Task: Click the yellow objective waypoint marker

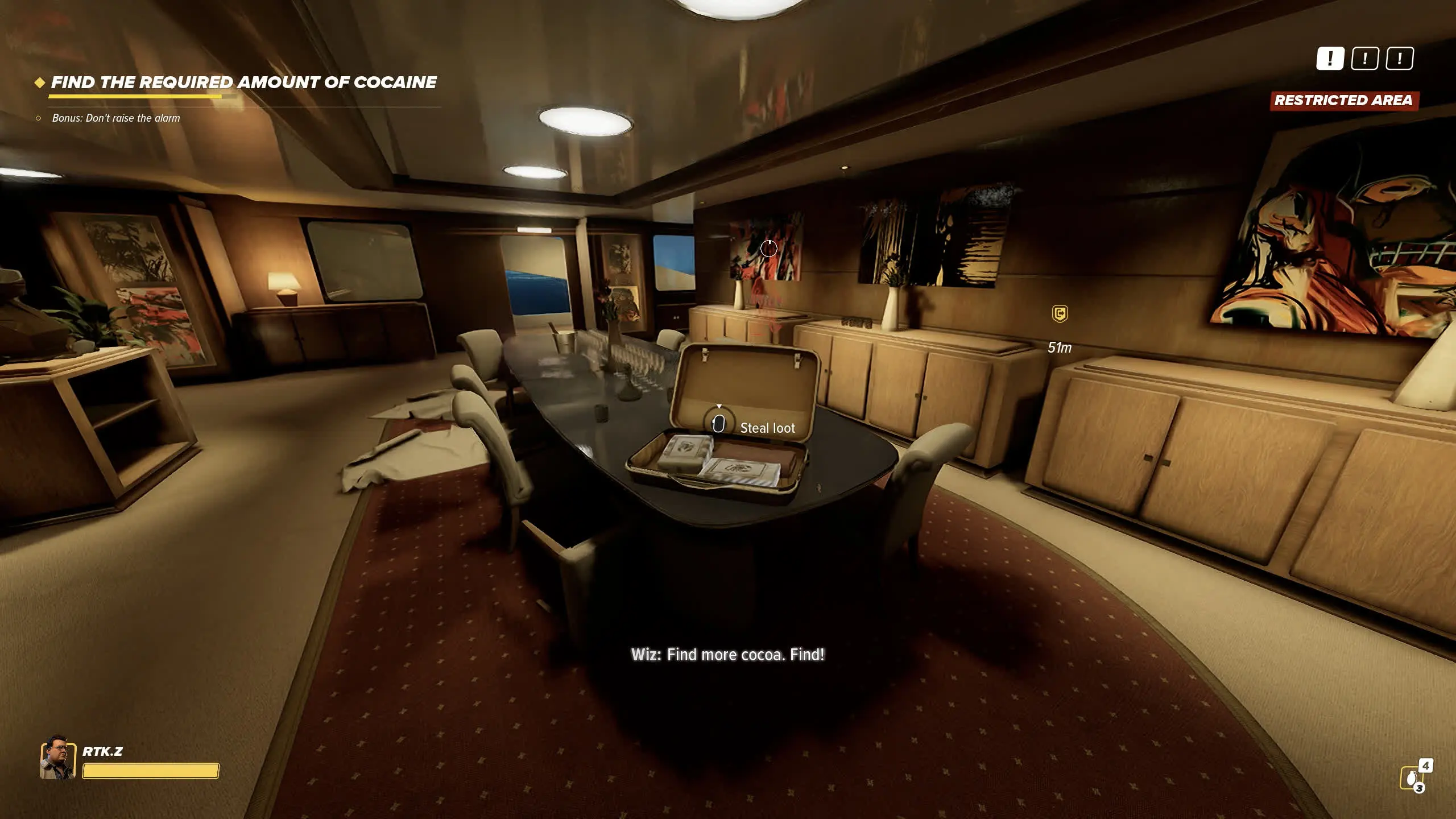Action: [x=1060, y=313]
